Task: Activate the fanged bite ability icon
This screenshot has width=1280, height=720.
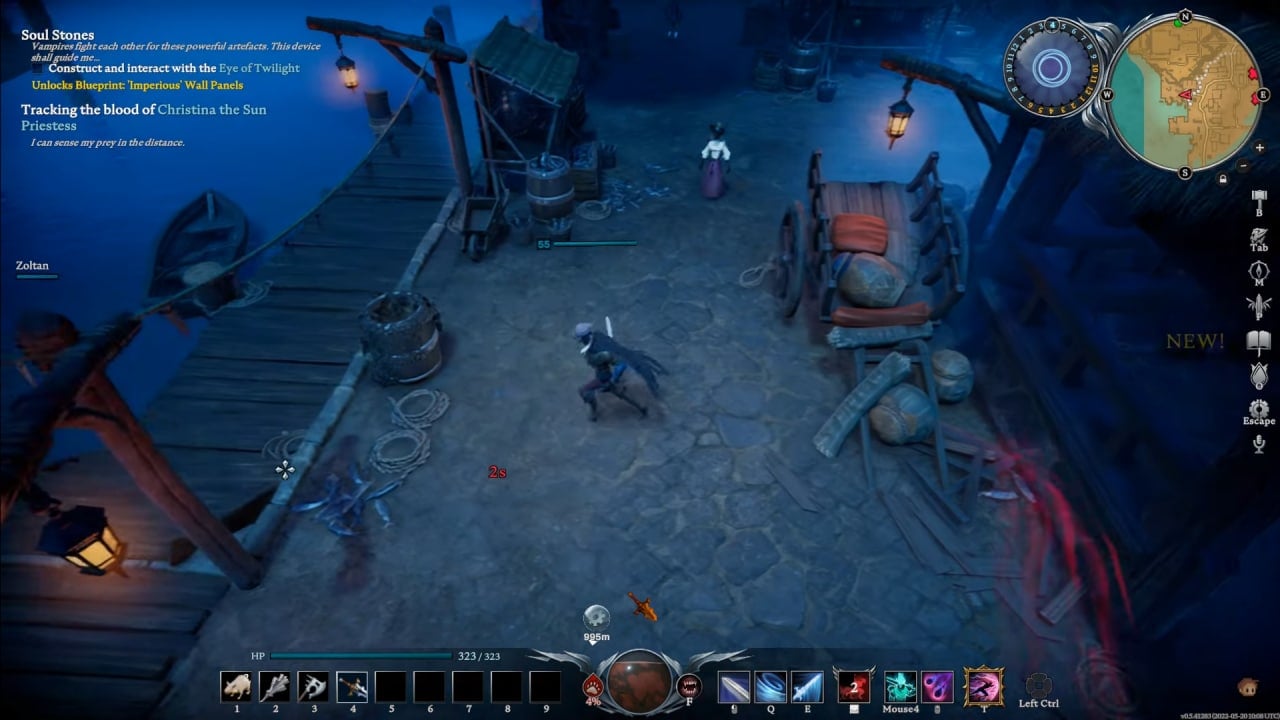Action: pyautogui.click(x=689, y=686)
